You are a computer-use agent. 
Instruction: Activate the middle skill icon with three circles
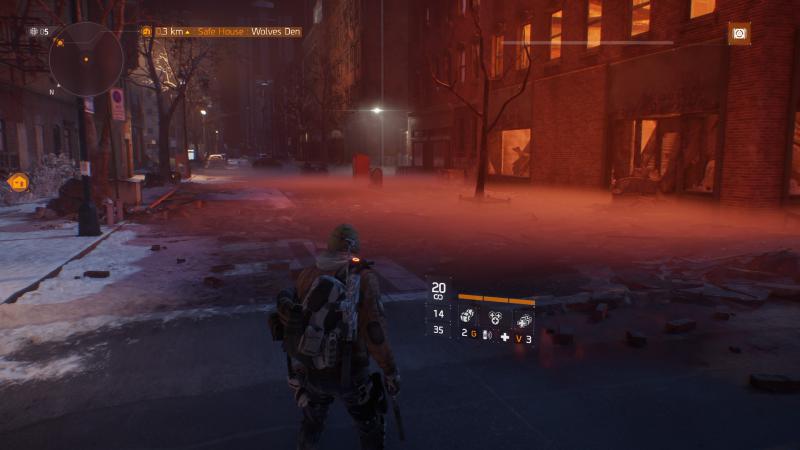pos(494,316)
